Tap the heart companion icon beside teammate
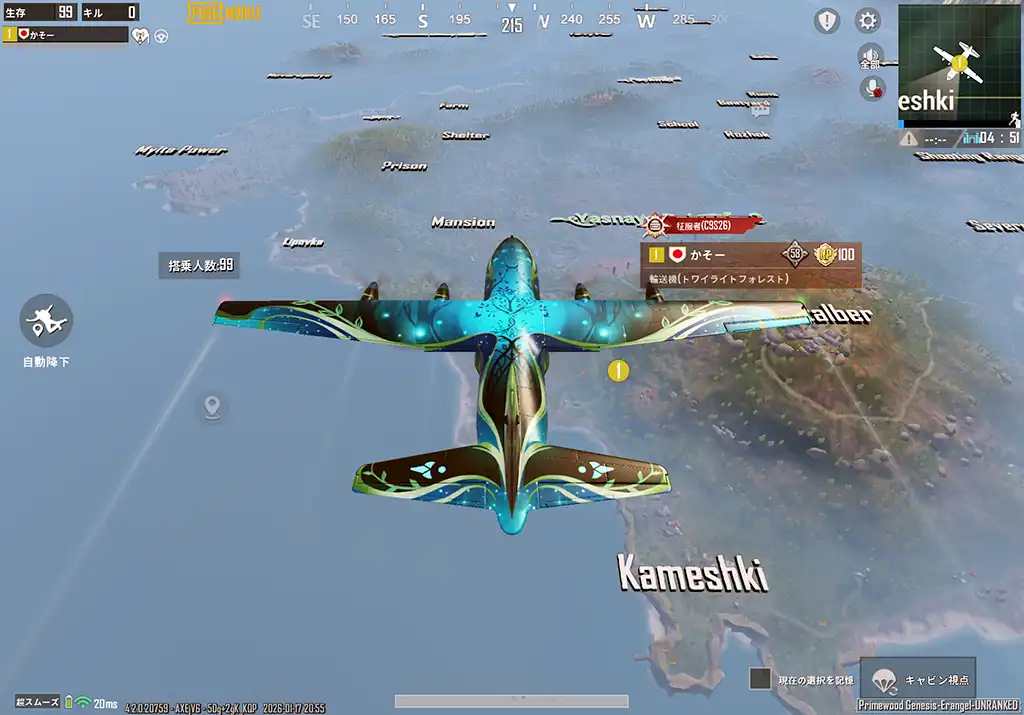This screenshot has width=1024, height=715. pyautogui.click(x=141, y=35)
